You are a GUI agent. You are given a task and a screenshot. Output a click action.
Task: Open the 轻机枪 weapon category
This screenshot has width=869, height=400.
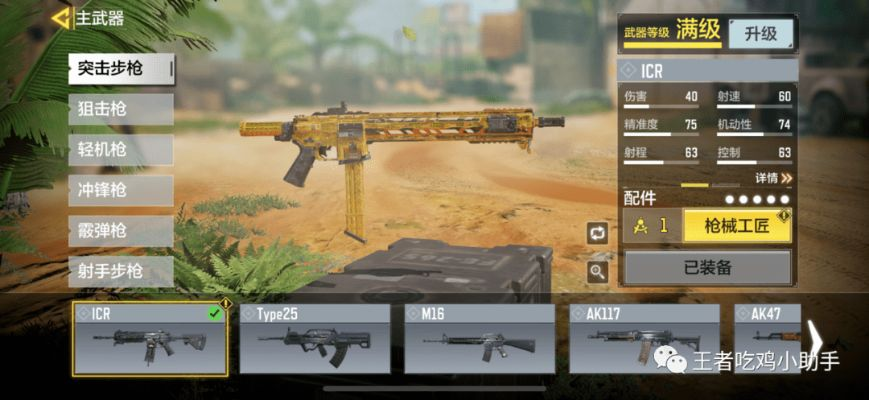tap(120, 150)
